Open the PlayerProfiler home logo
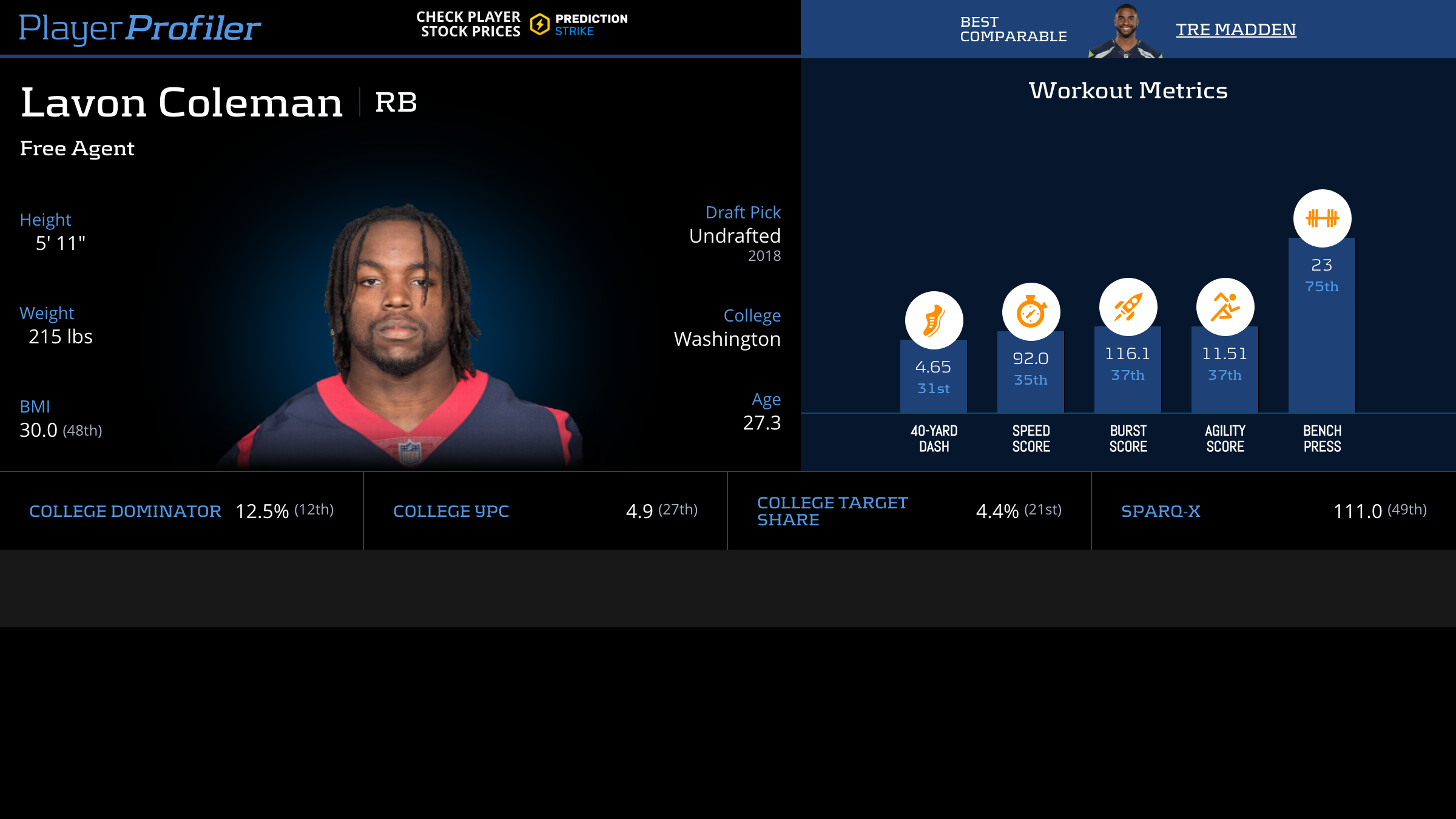 pyautogui.click(x=140, y=28)
